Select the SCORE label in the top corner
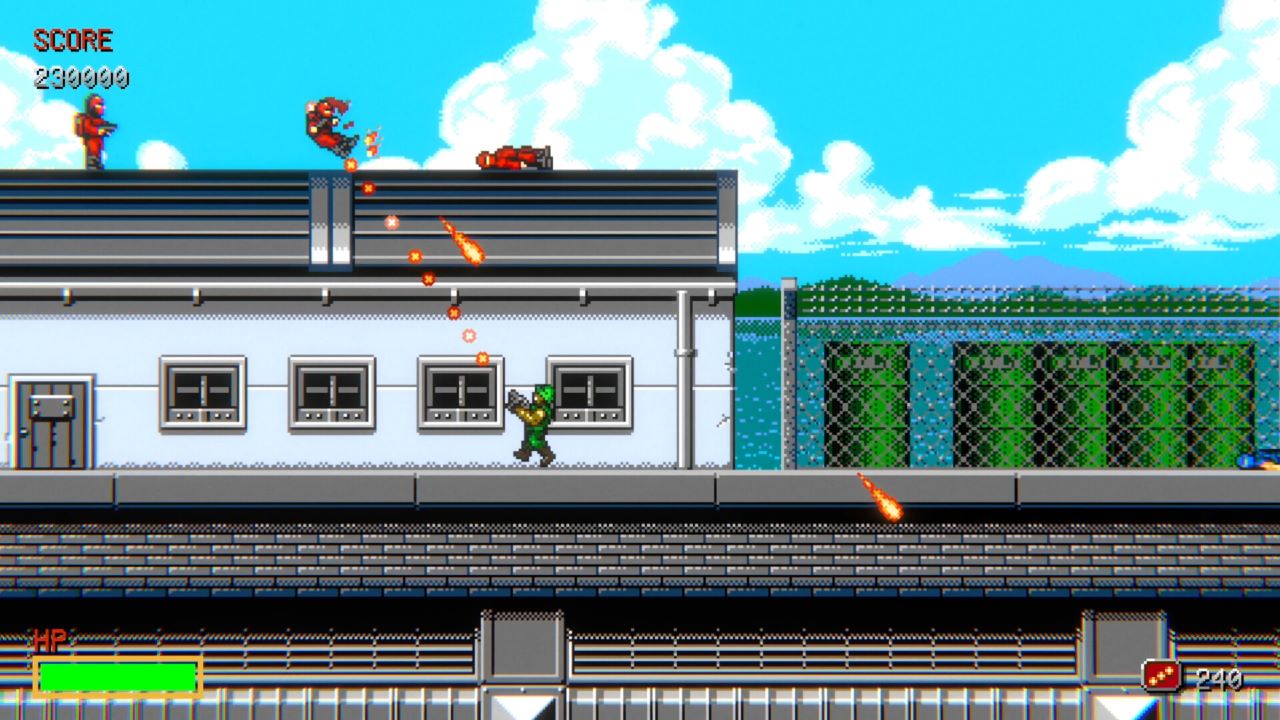 (x=72, y=41)
